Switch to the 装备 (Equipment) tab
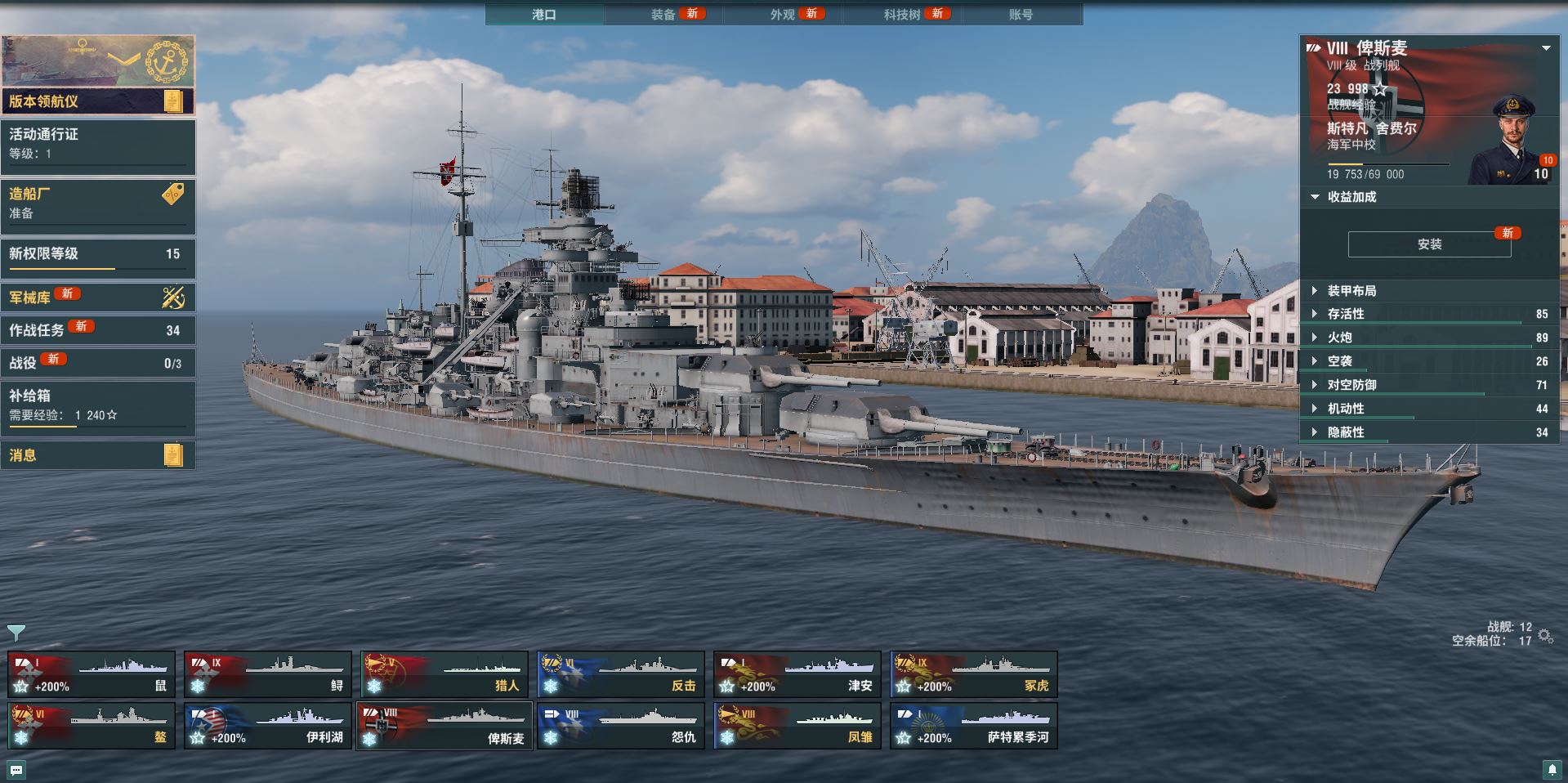The height and width of the screenshot is (783, 1568). pyautogui.click(x=663, y=15)
